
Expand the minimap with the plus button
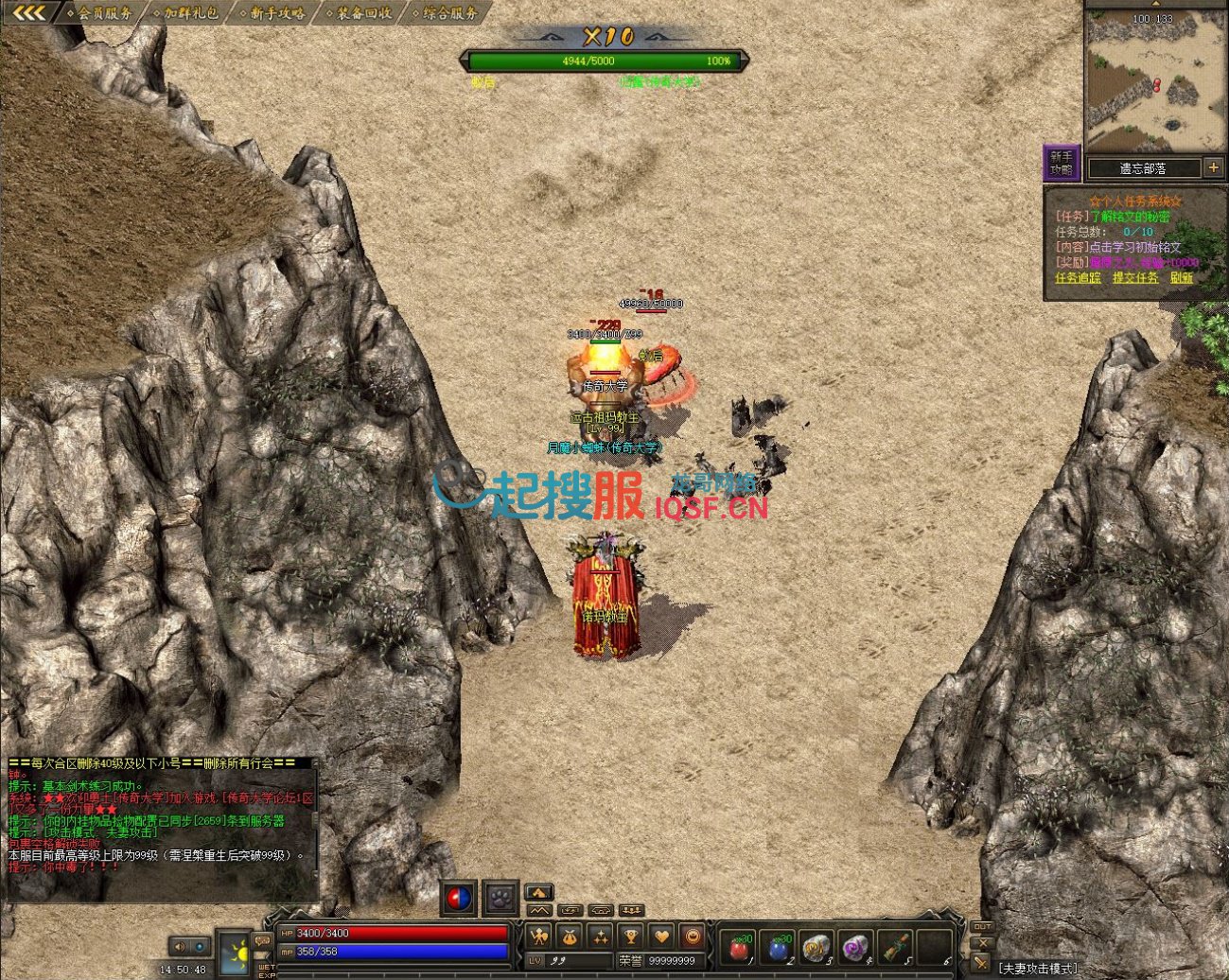[x=1214, y=167]
